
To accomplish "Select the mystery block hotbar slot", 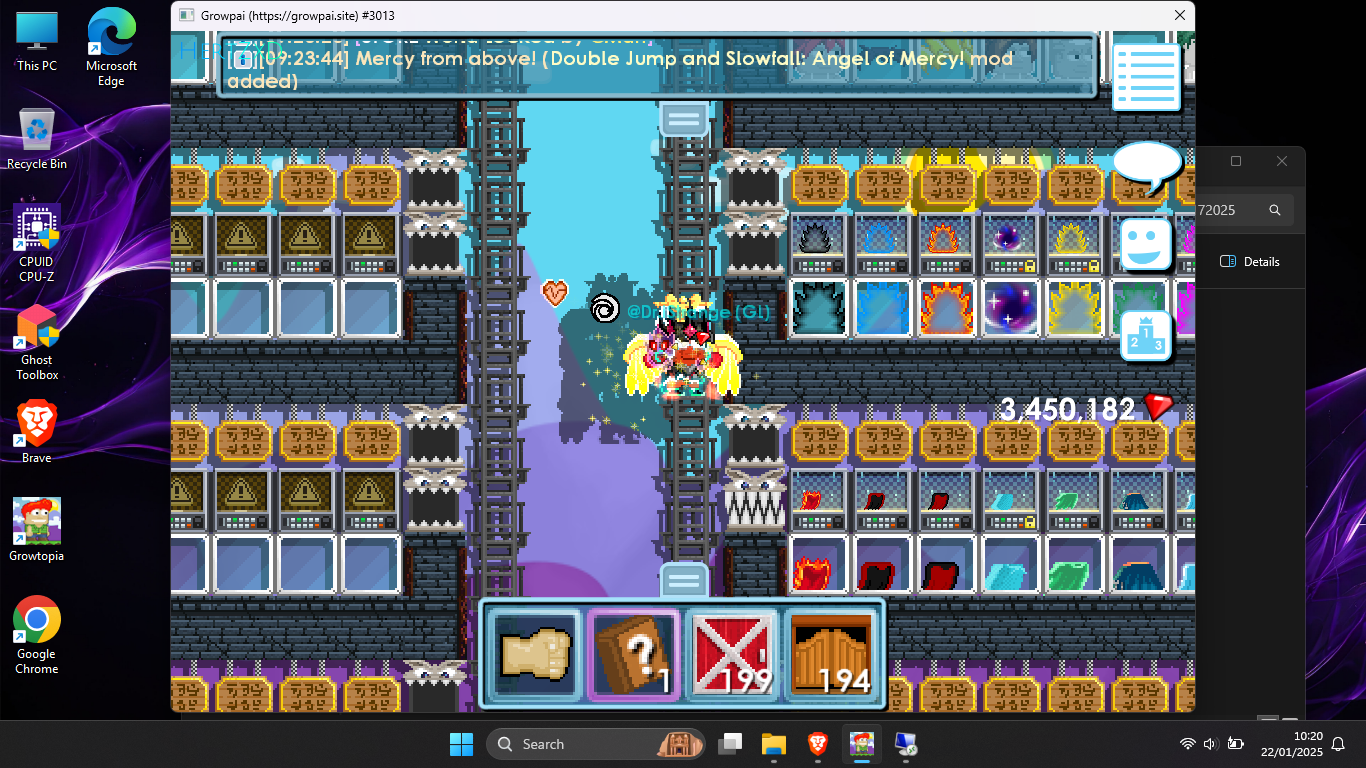I will pyautogui.click(x=633, y=655).
